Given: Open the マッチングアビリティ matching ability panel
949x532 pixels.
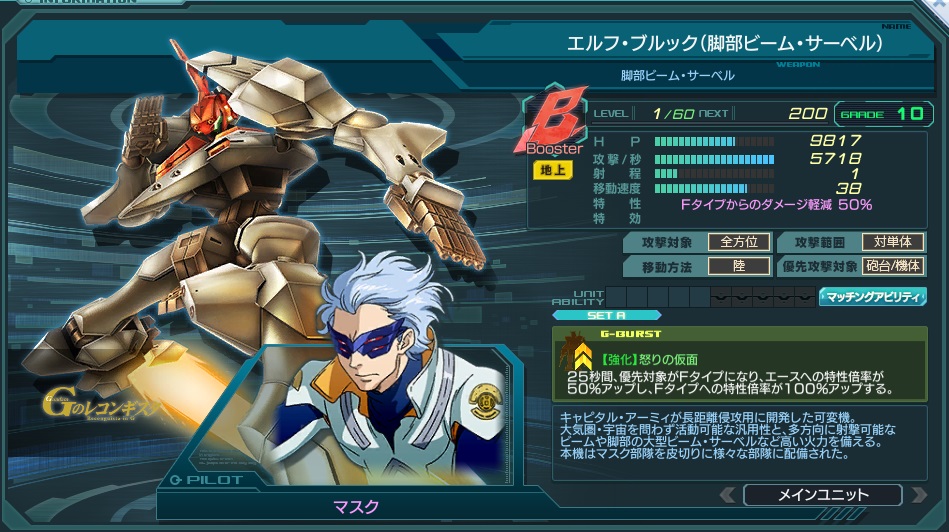Looking at the screenshot, I should coord(873,297).
